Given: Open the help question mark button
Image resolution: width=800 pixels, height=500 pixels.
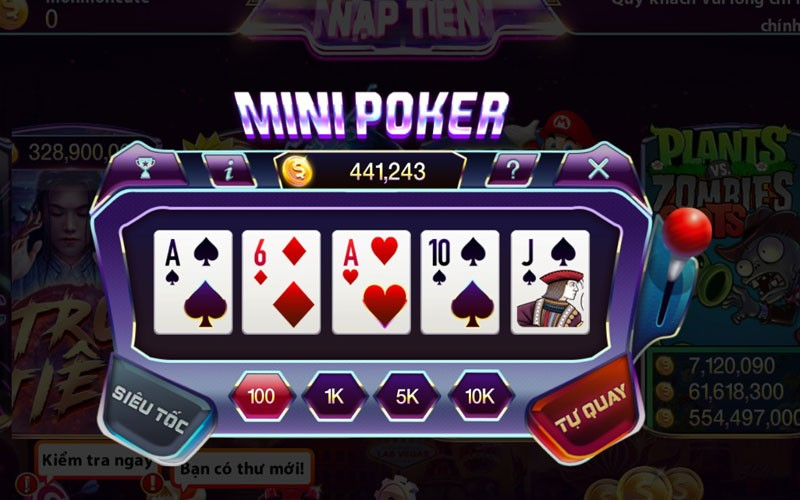Looking at the screenshot, I should 514,170.
